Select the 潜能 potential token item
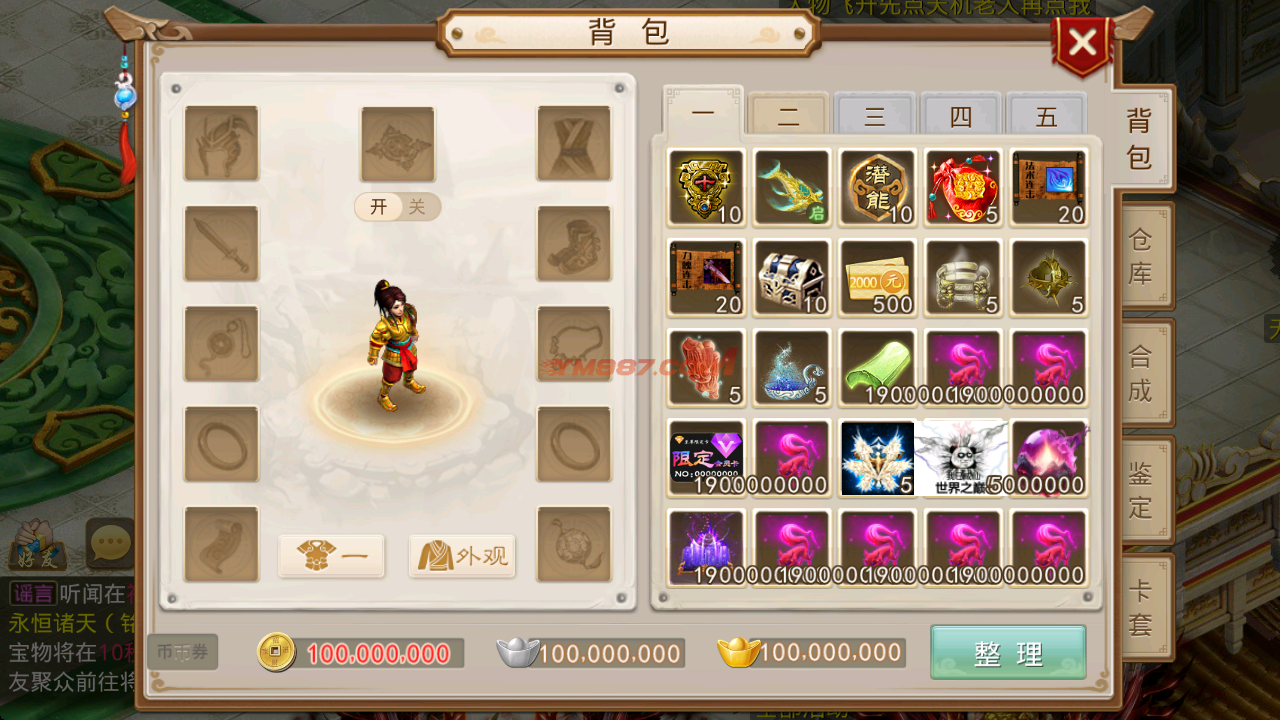Image resolution: width=1280 pixels, height=720 pixels. pos(877,187)
